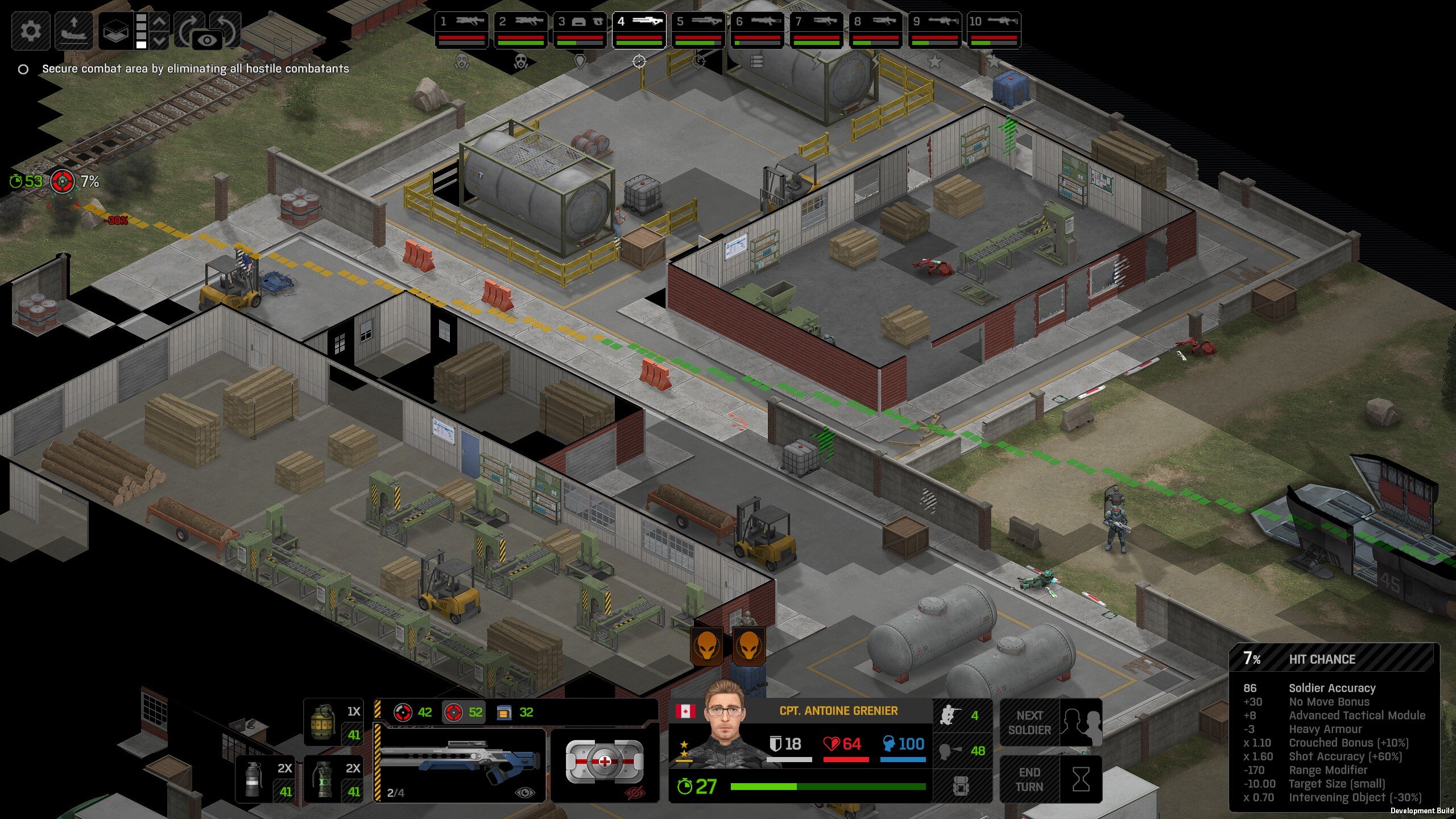Reload weapon using the 32 TU magazine icon
Screen dimensions: 1456x819
(x=515, y=712)
